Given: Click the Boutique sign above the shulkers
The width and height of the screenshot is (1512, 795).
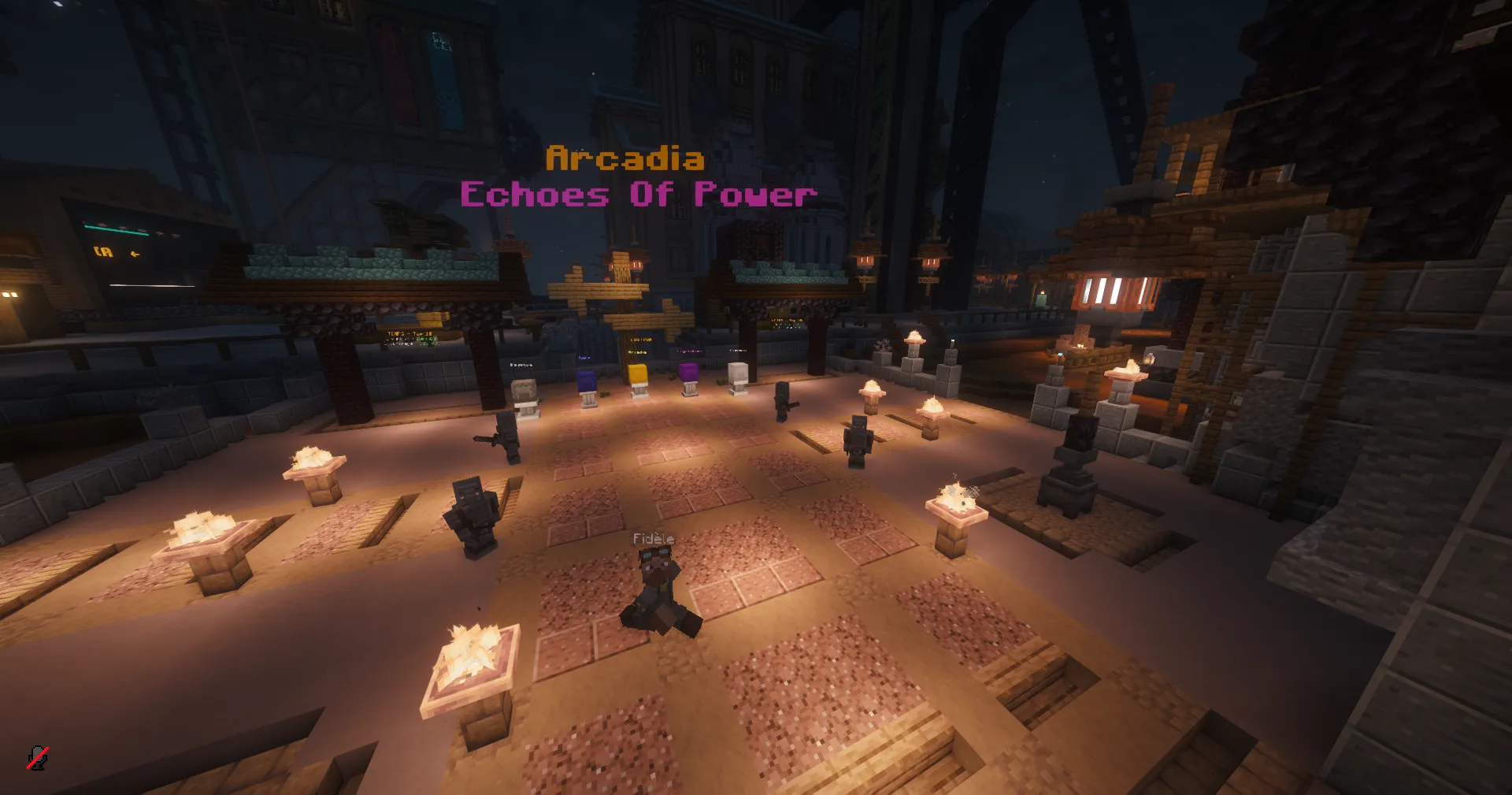Looking at the screenshot, I should tap(640, 339).
